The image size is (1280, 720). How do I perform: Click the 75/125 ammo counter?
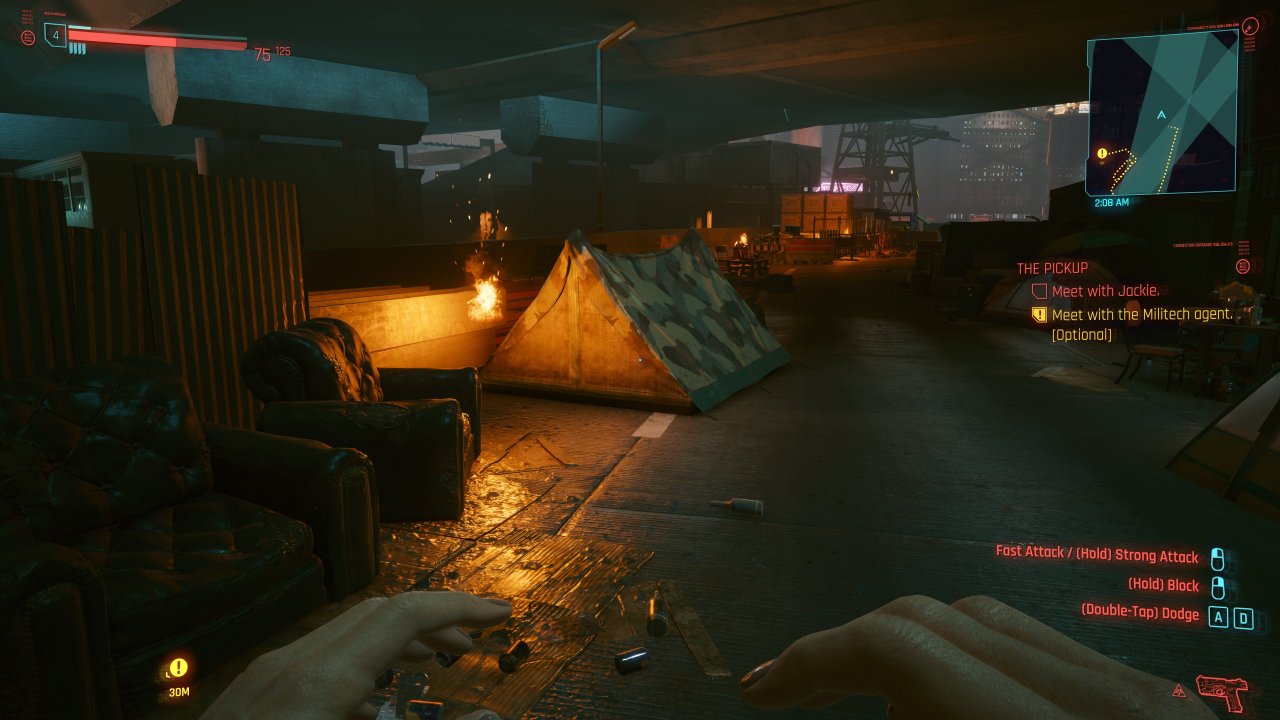pos(272,53)
